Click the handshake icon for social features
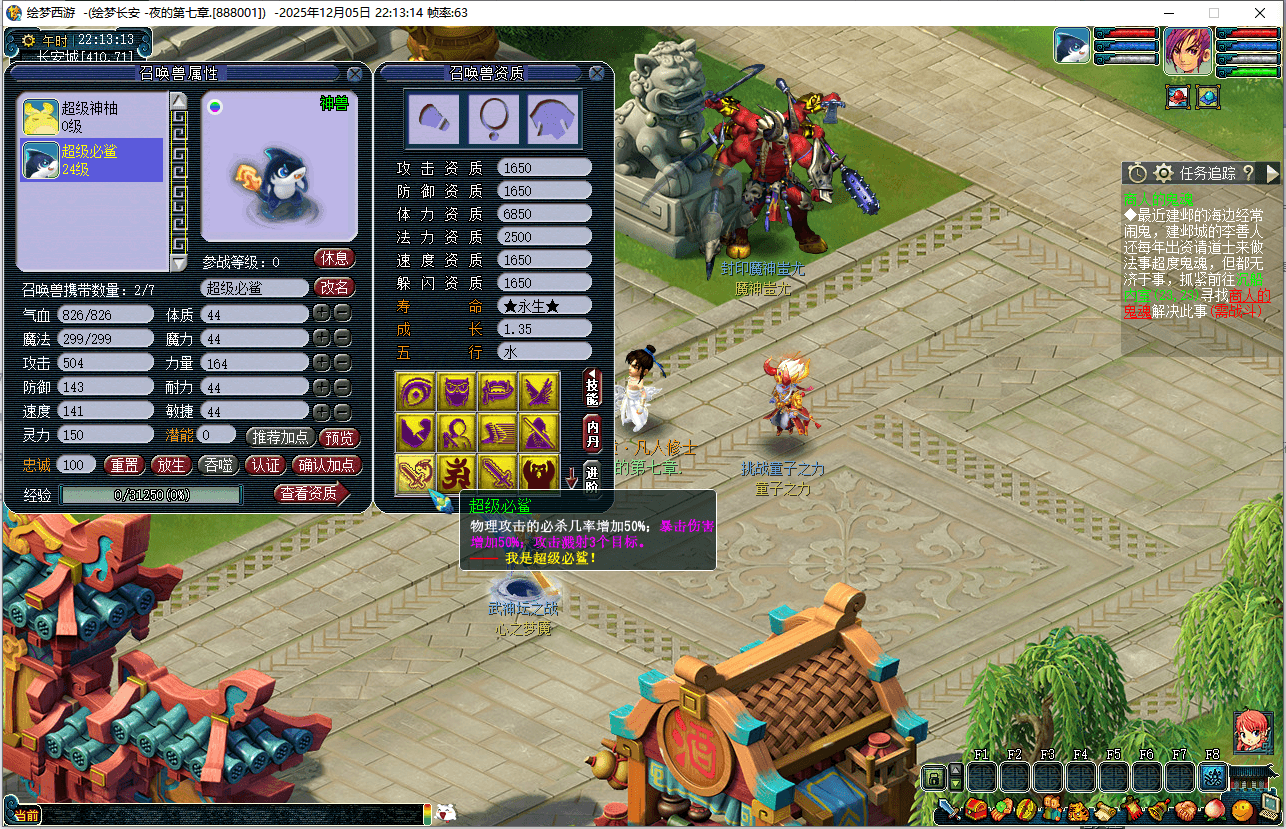1286x829 pixels. (x=1188, y=810)
